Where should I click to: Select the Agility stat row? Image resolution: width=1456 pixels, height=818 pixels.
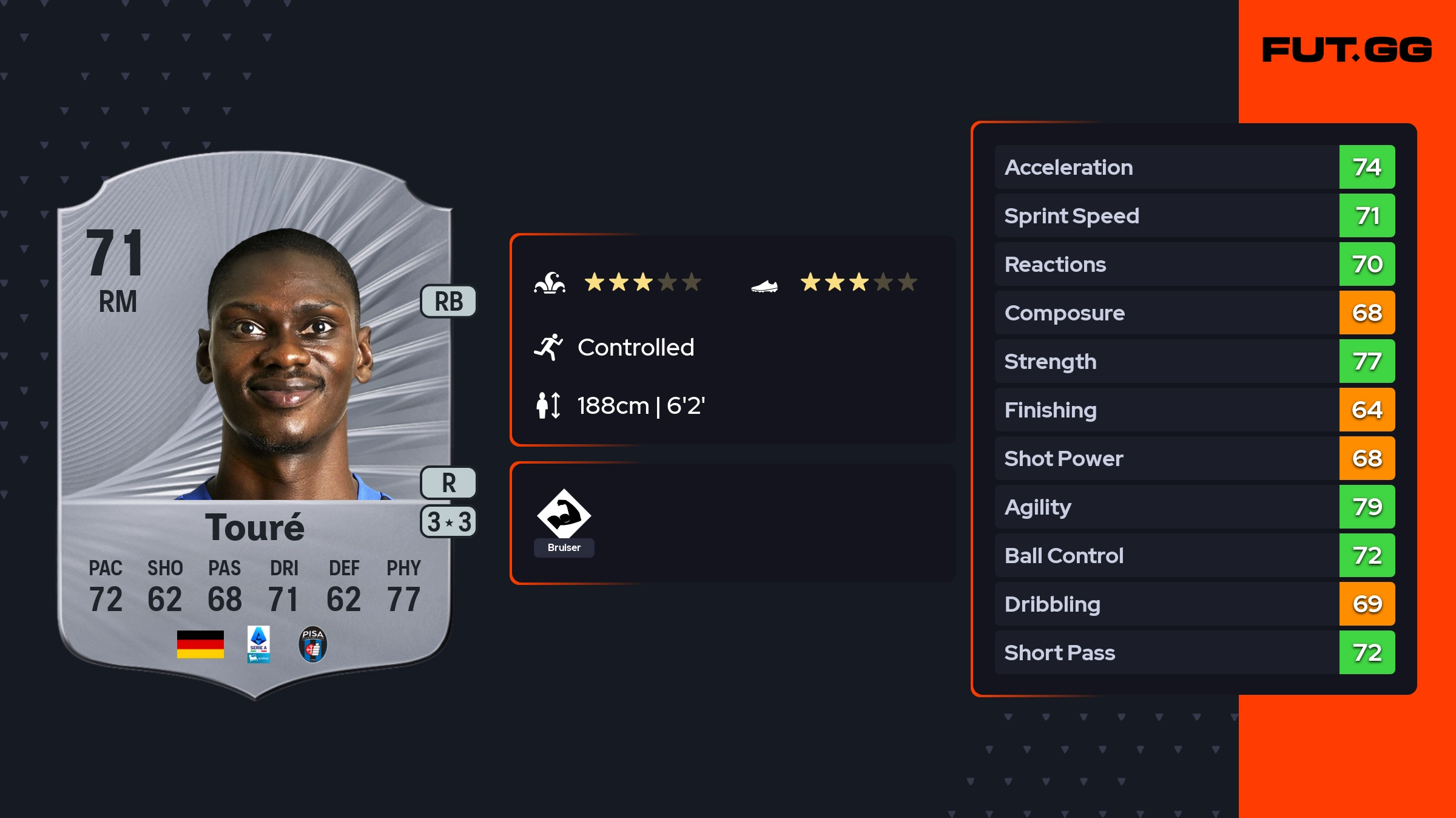1194,507
